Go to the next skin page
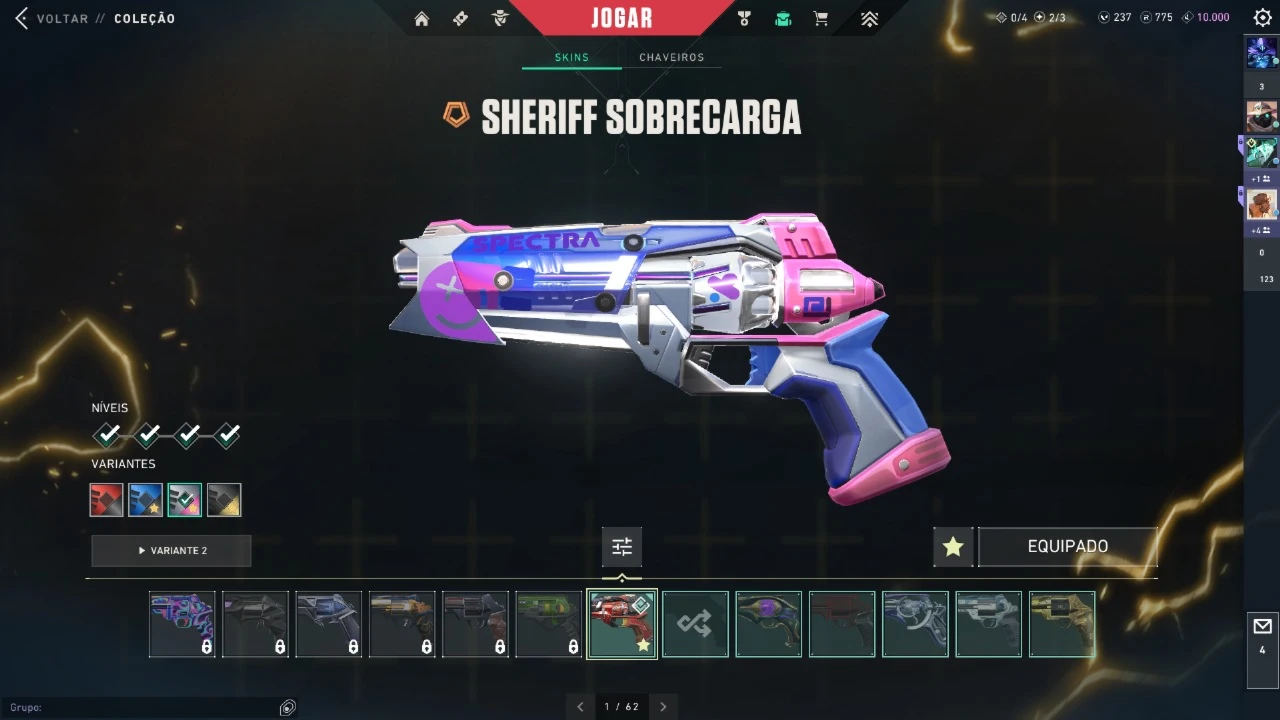Viewport: 1280px width, 720px height. point(663,707)
